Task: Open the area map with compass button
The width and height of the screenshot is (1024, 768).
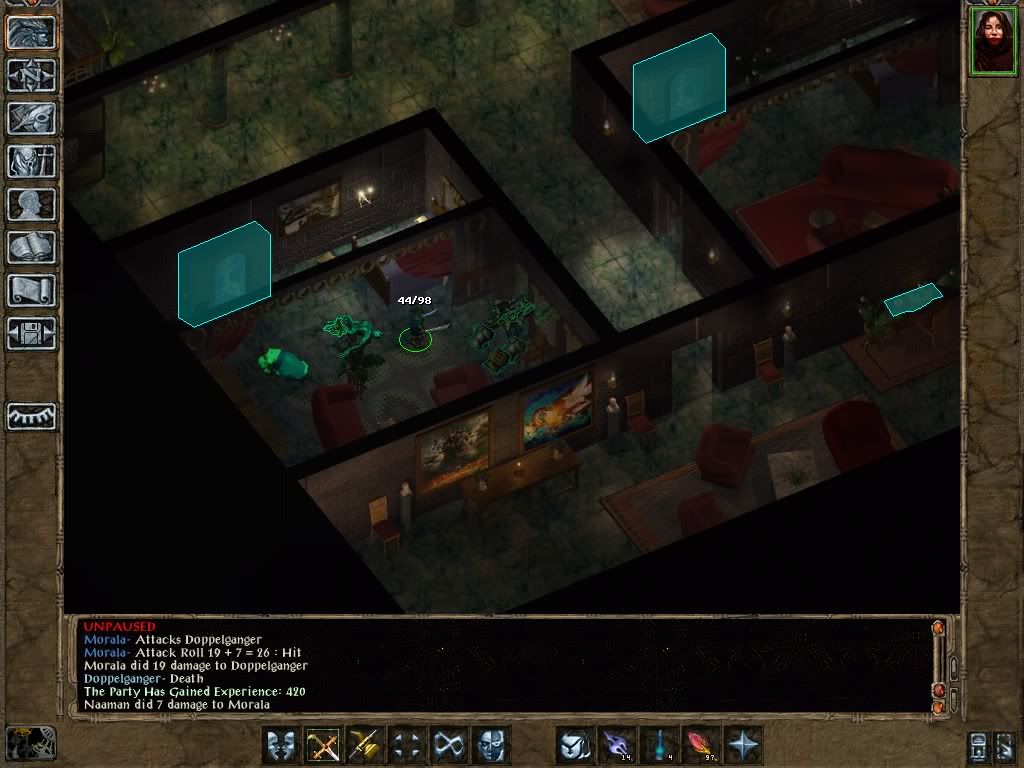Action: (x=31, y=75)
